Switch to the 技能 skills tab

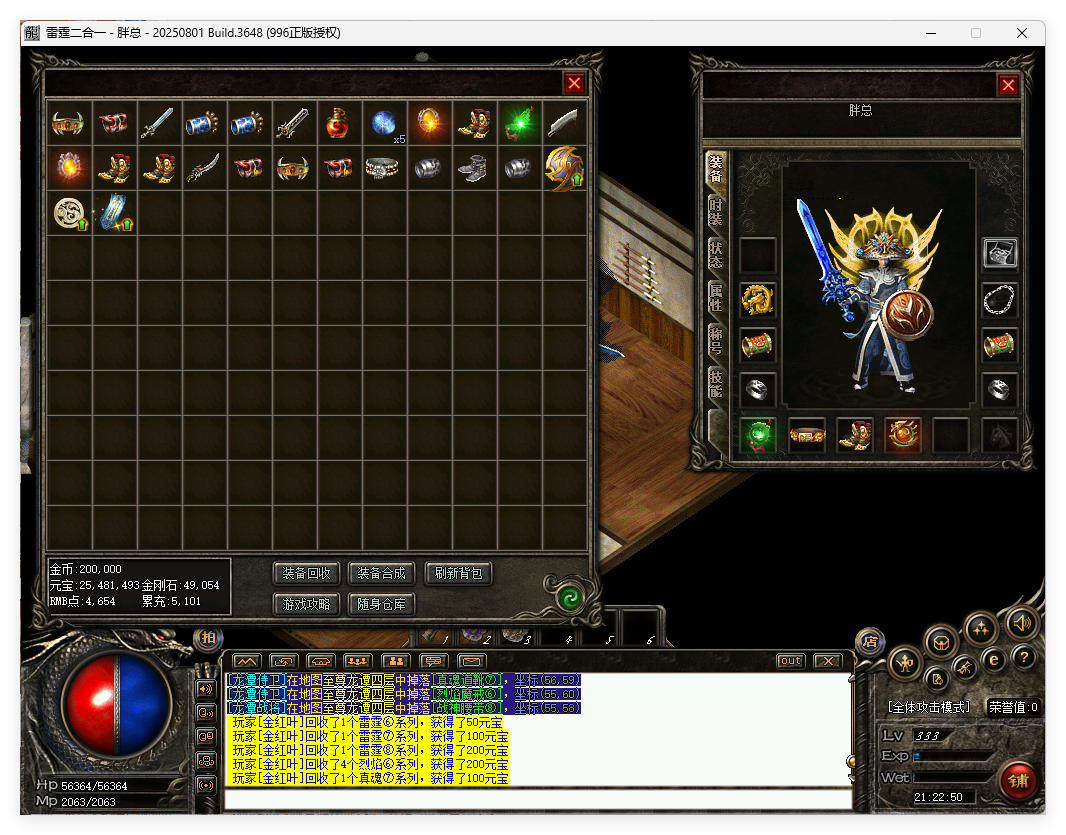point(716,383)
